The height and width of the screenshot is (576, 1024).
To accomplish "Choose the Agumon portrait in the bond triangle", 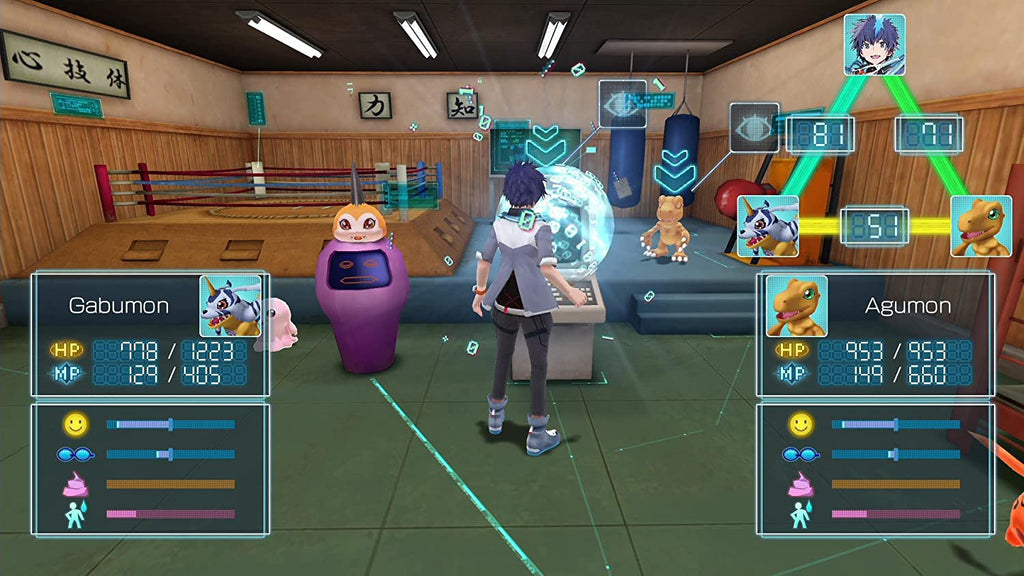I will pos(980,226).
